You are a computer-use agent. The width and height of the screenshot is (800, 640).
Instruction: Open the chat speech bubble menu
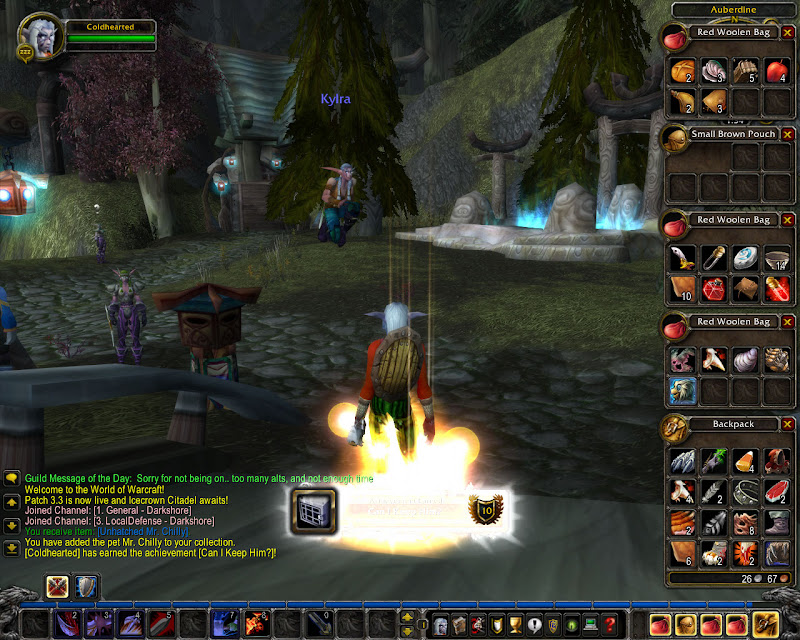11,479
